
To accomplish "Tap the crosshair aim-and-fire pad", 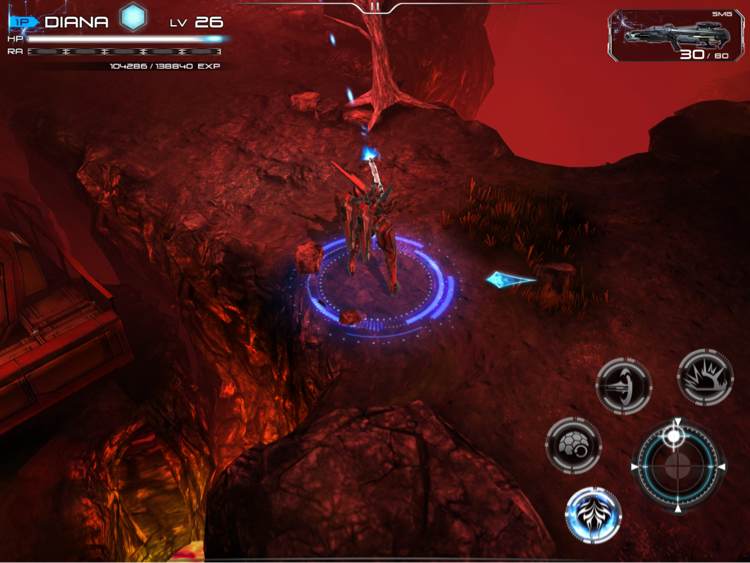I will coord(676,466).
